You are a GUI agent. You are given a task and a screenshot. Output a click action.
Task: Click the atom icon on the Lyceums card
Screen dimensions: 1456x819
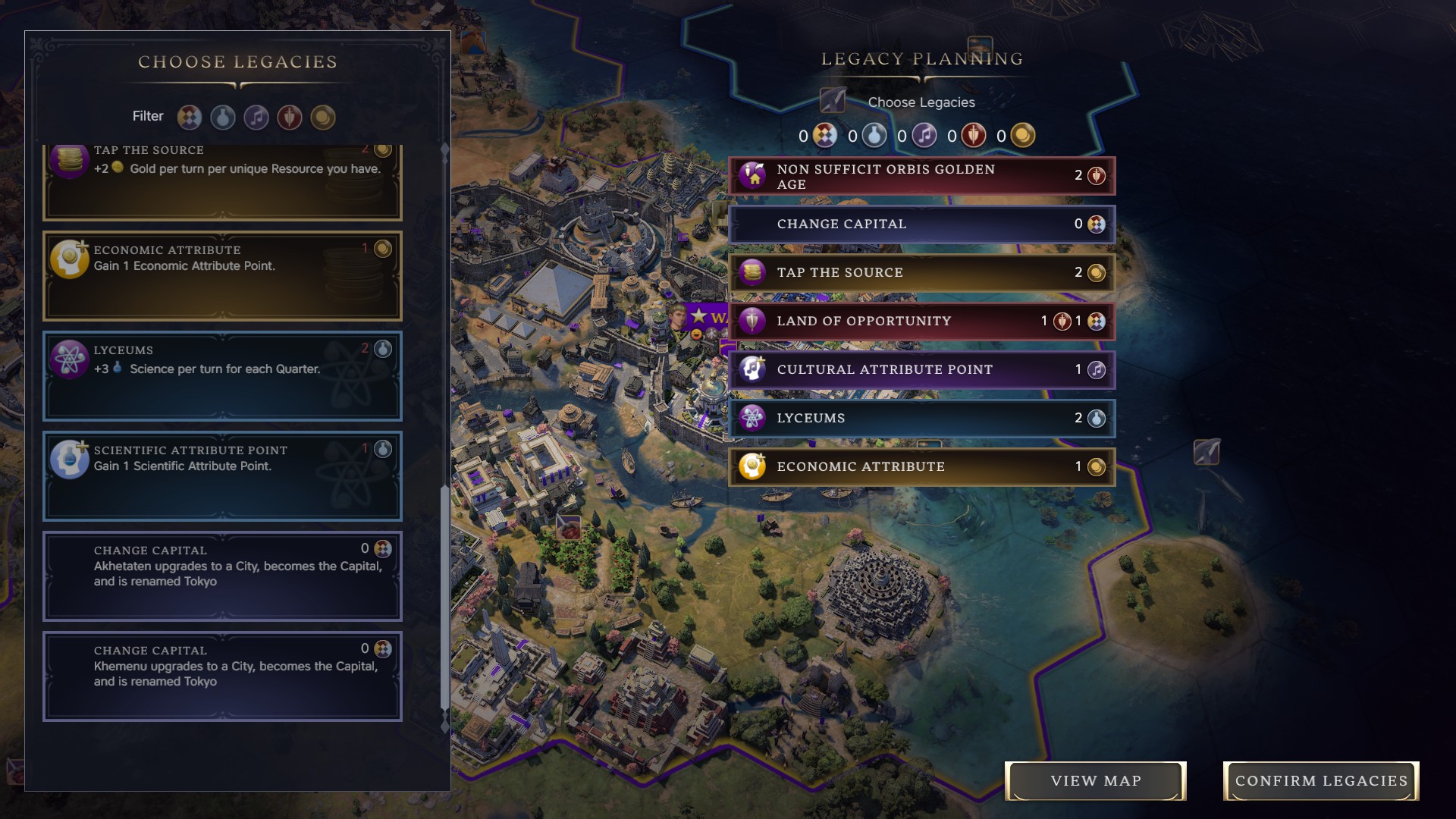pyautogui.click(x=69, y=359)
